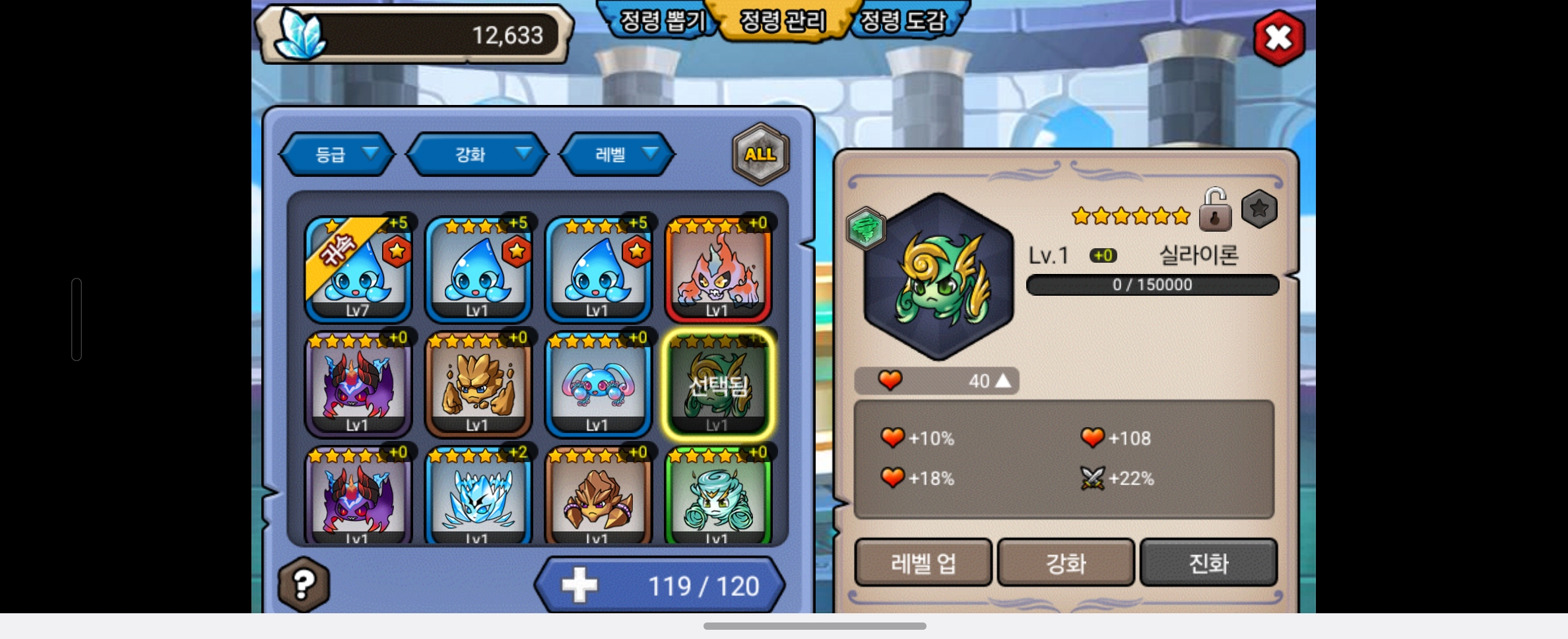This screenshot has width=1568, height=639.
Task: Click the 진화 evolve button
Action: tap(1208, 563)
